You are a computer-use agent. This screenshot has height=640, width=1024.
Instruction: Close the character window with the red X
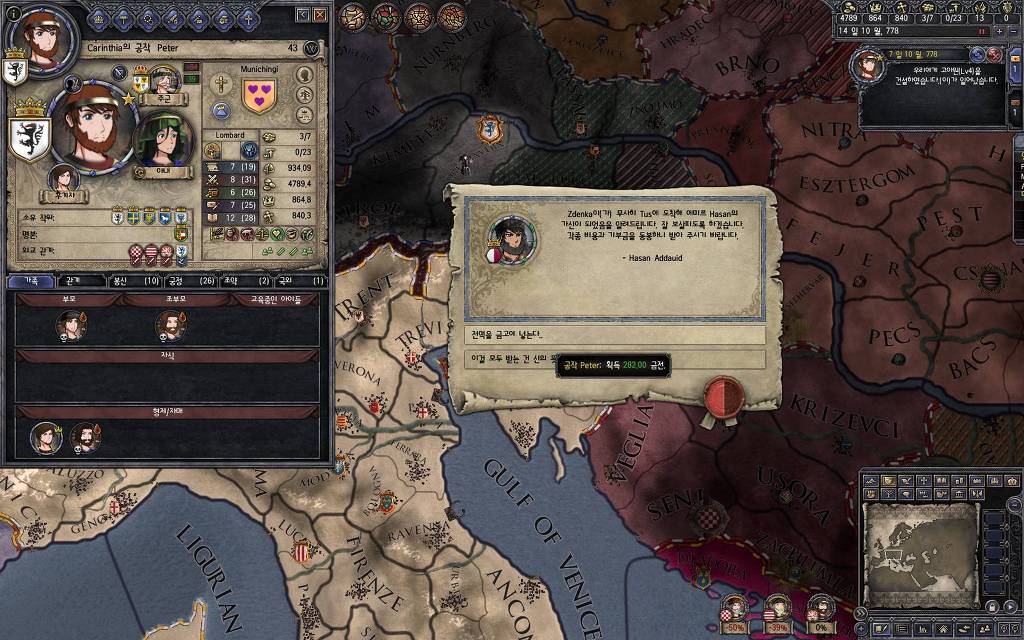[320, 15]
